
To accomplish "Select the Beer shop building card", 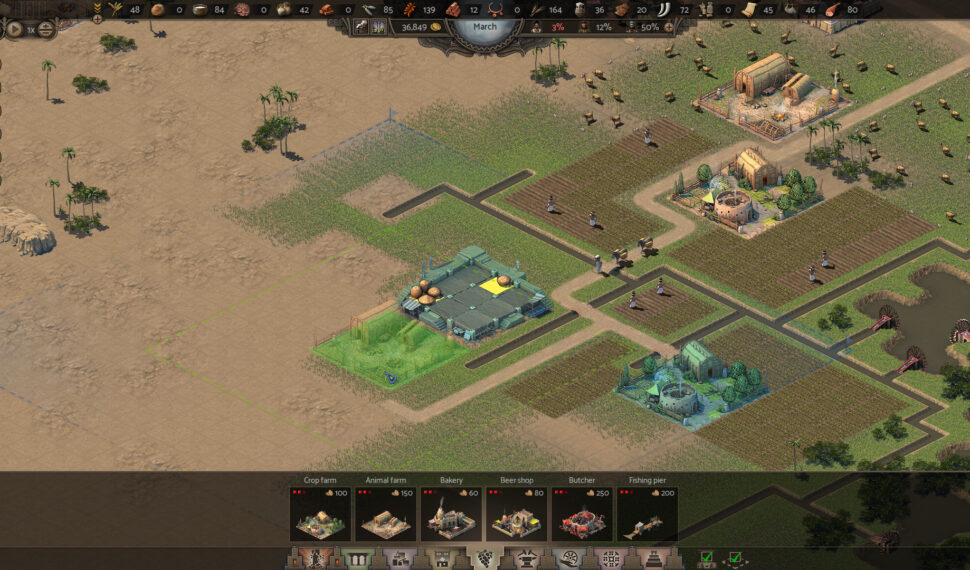I will coord(516,513).
